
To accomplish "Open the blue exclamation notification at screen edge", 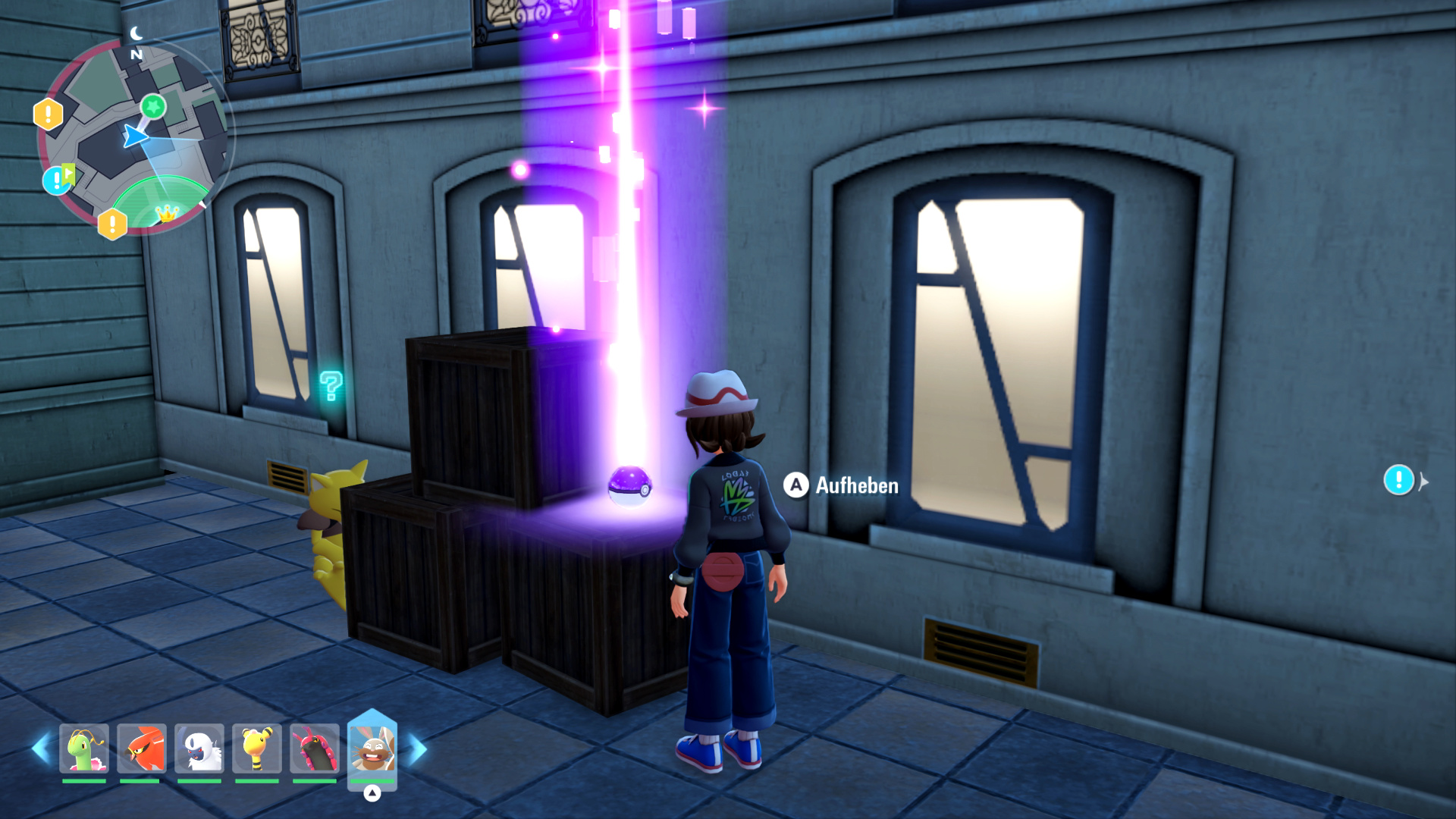I will click(1398, 480).
